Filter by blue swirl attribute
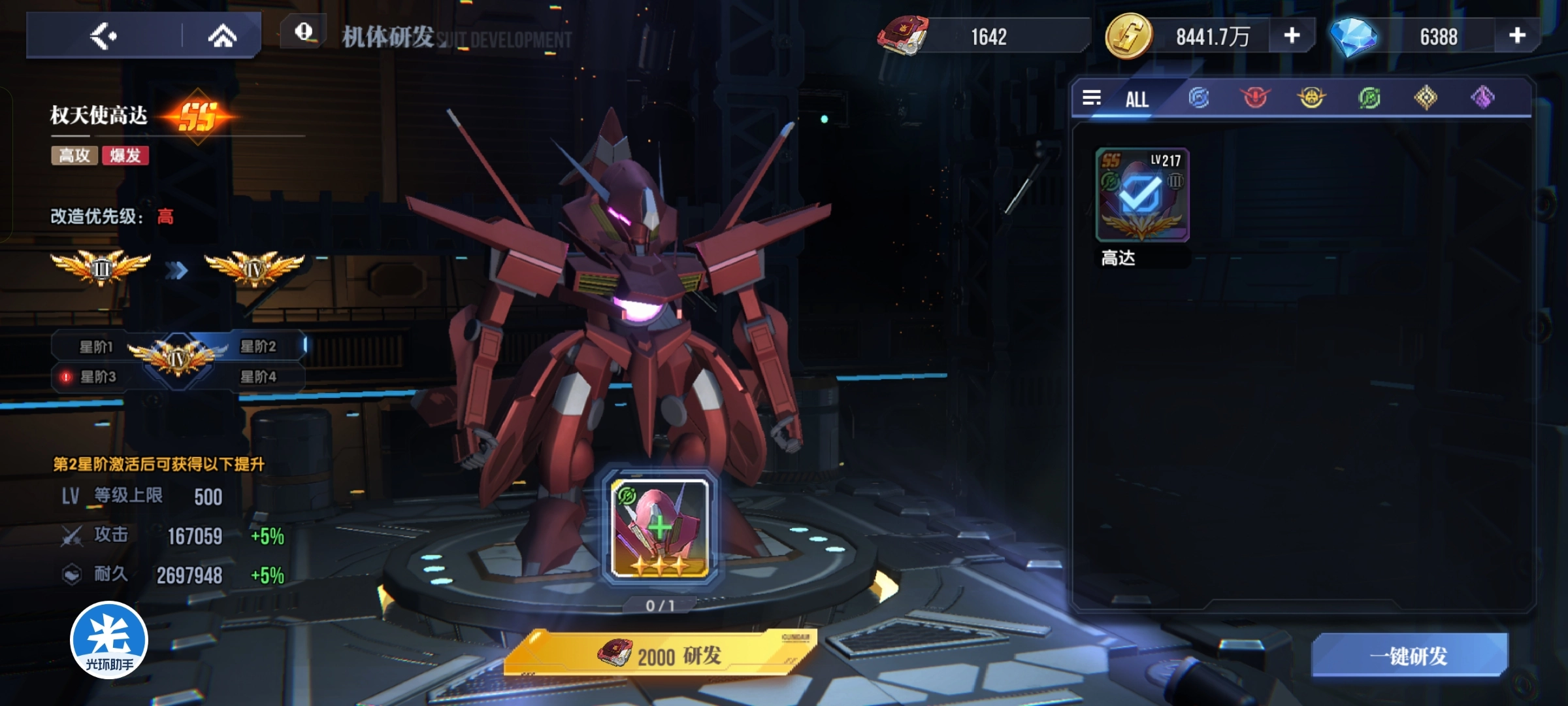The height and width of the screenshot is (706, 1568). pos(1199,98)
